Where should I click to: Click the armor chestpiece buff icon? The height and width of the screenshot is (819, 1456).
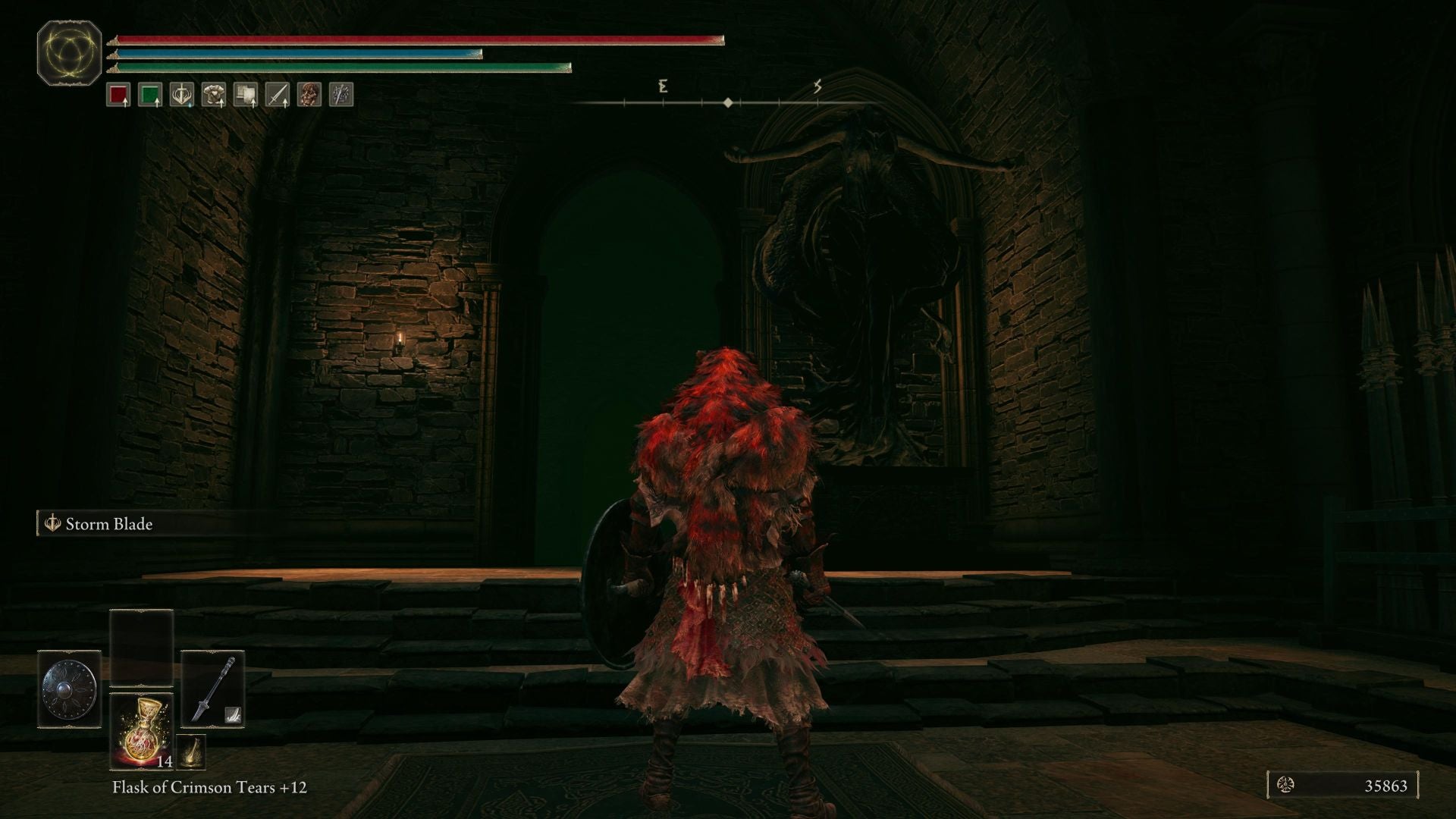coord(213,94)
